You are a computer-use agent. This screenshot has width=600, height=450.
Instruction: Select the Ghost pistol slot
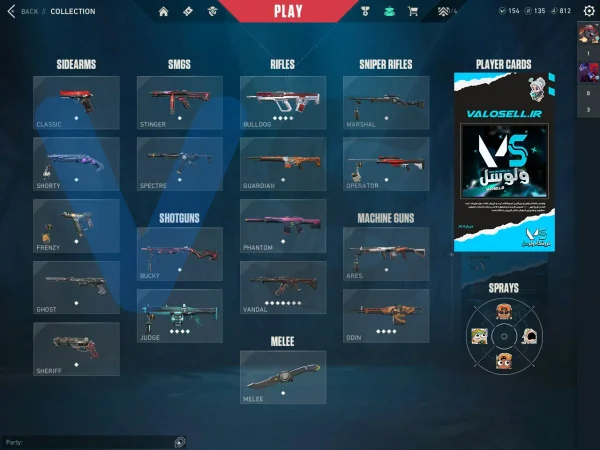[x=76, y=287]
